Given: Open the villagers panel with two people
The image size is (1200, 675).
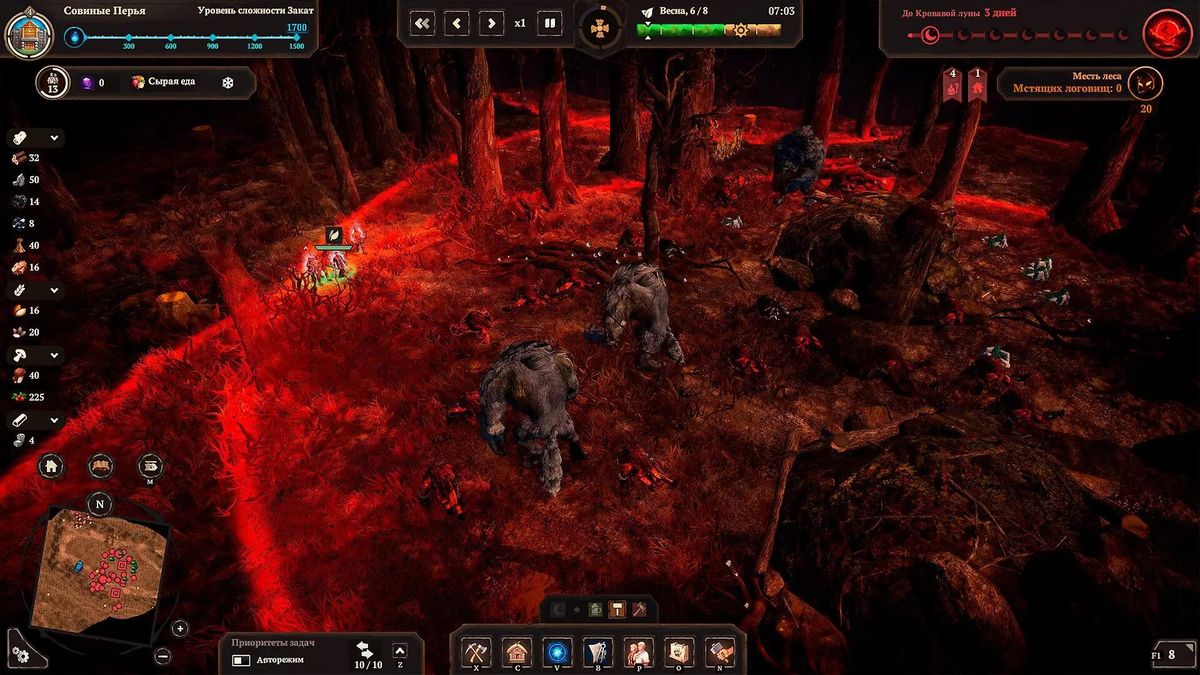Looking at the screenshot, I should pos(639,652).
